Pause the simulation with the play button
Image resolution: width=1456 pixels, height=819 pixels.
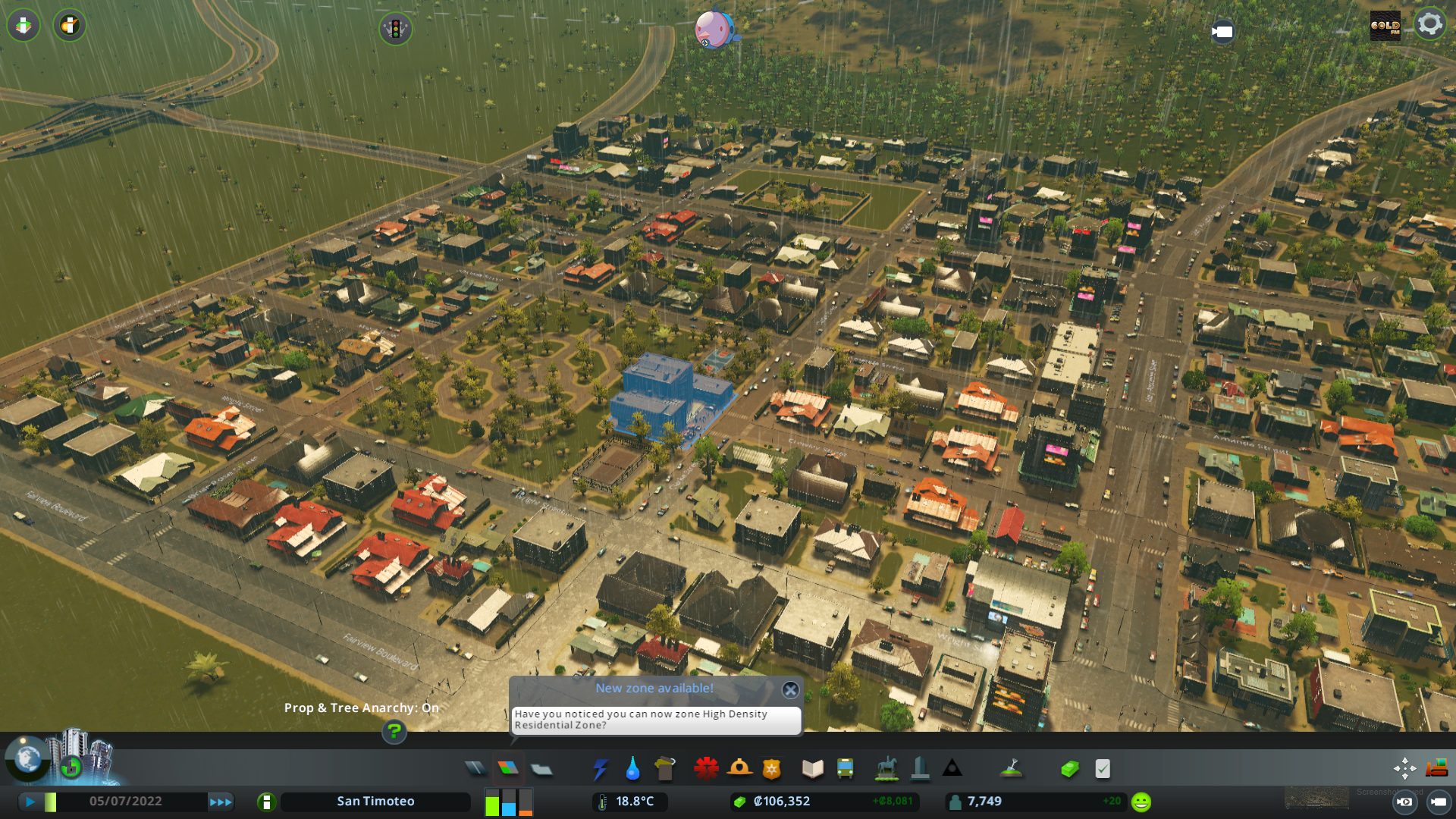click(30, 801)
